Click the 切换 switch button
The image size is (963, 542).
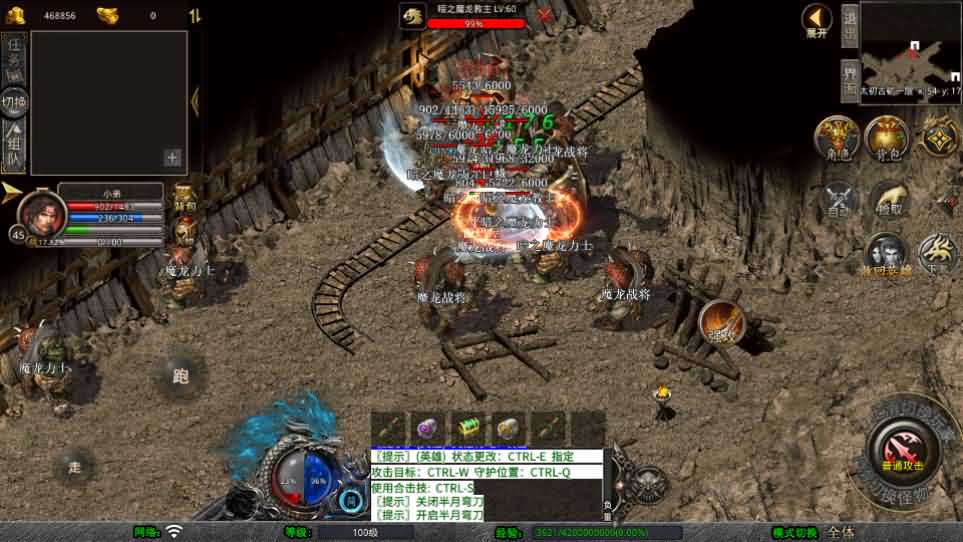(14, 102)
